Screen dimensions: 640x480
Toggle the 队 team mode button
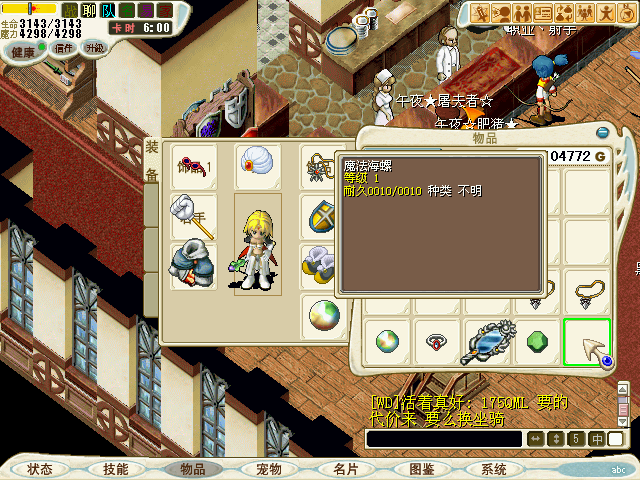pyautogui.click(x=108, y=10)
